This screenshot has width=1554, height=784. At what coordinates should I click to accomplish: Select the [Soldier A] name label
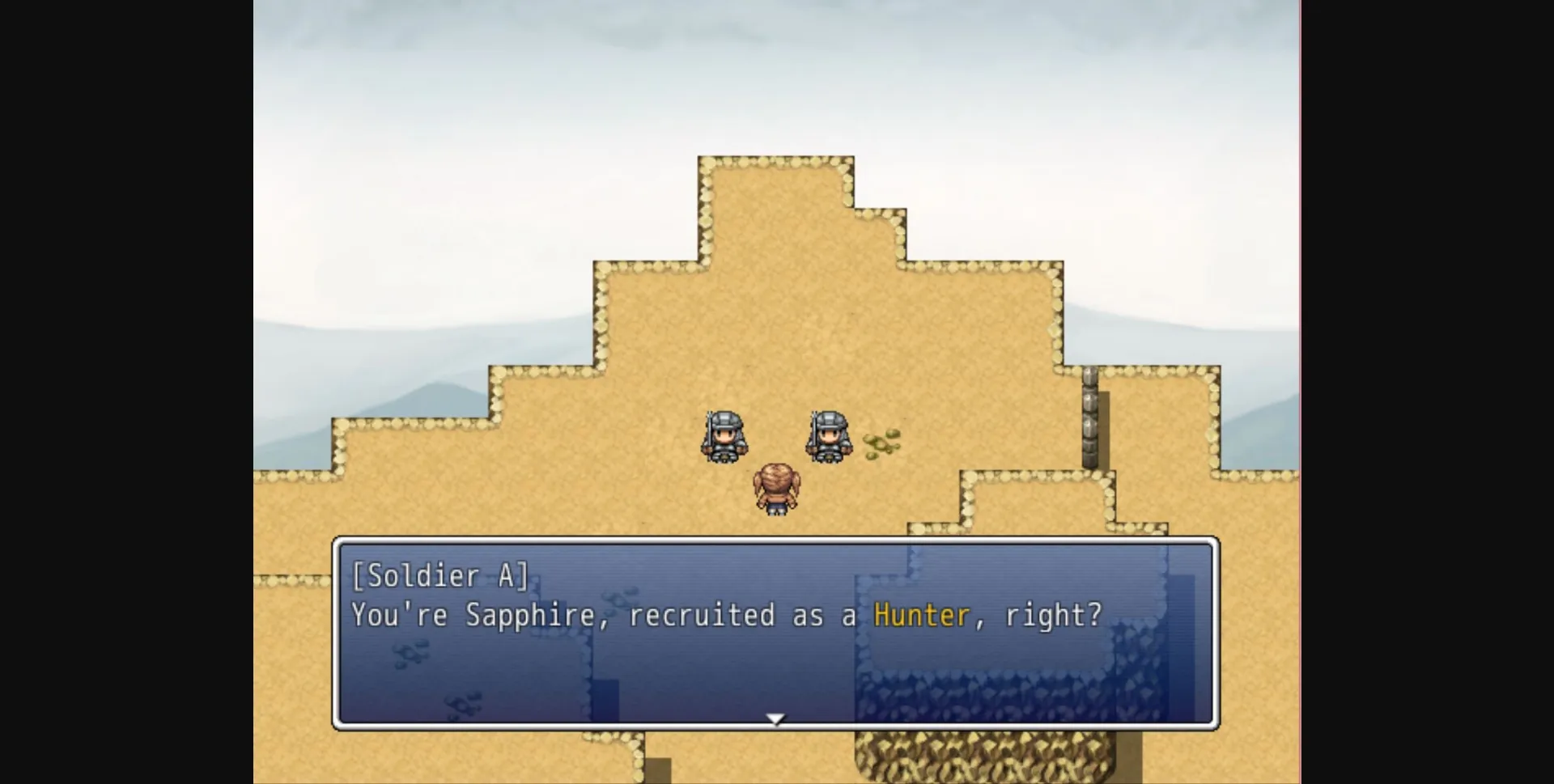(x=441, y=576)
